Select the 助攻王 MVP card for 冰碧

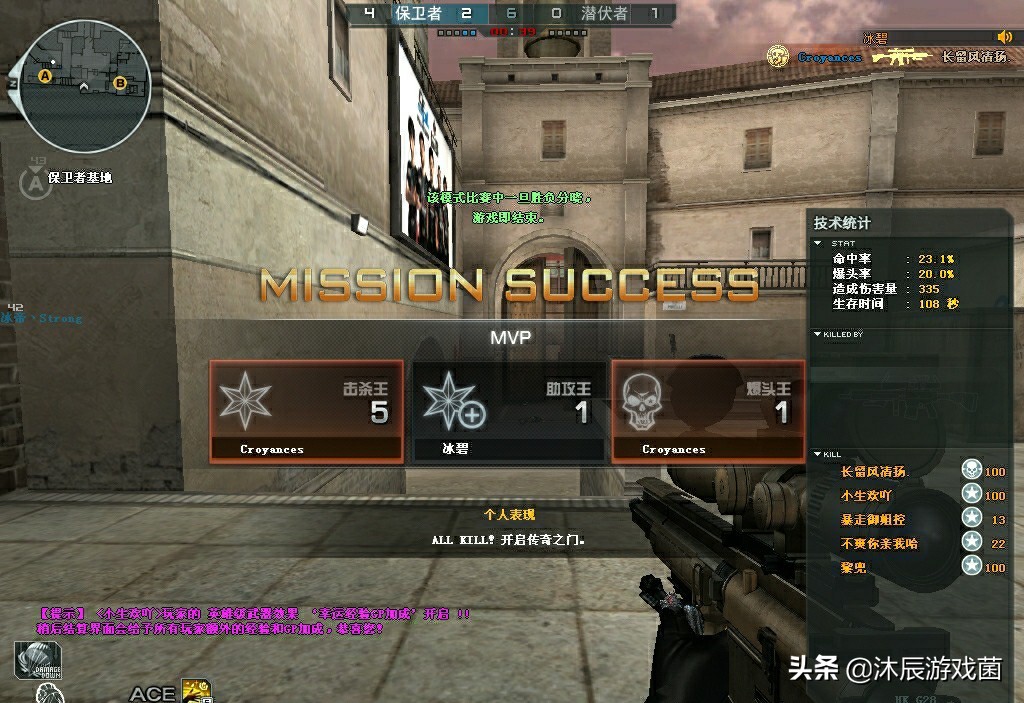(x=508, y=411)
